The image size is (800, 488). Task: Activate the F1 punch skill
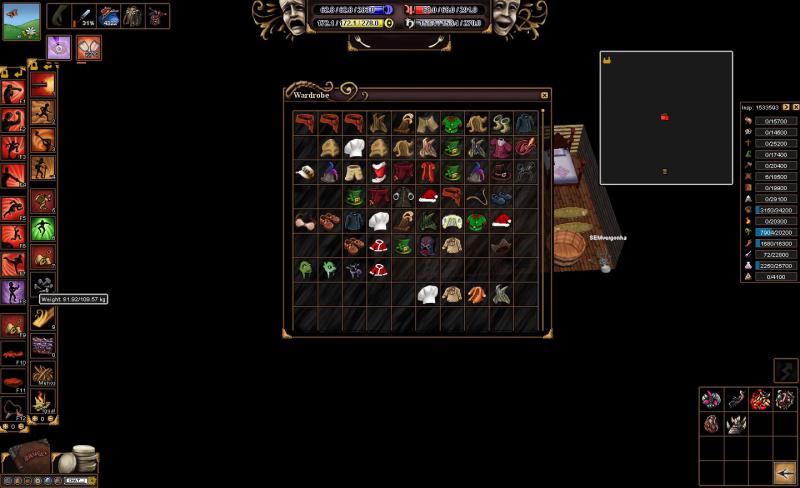click(13, 92)
